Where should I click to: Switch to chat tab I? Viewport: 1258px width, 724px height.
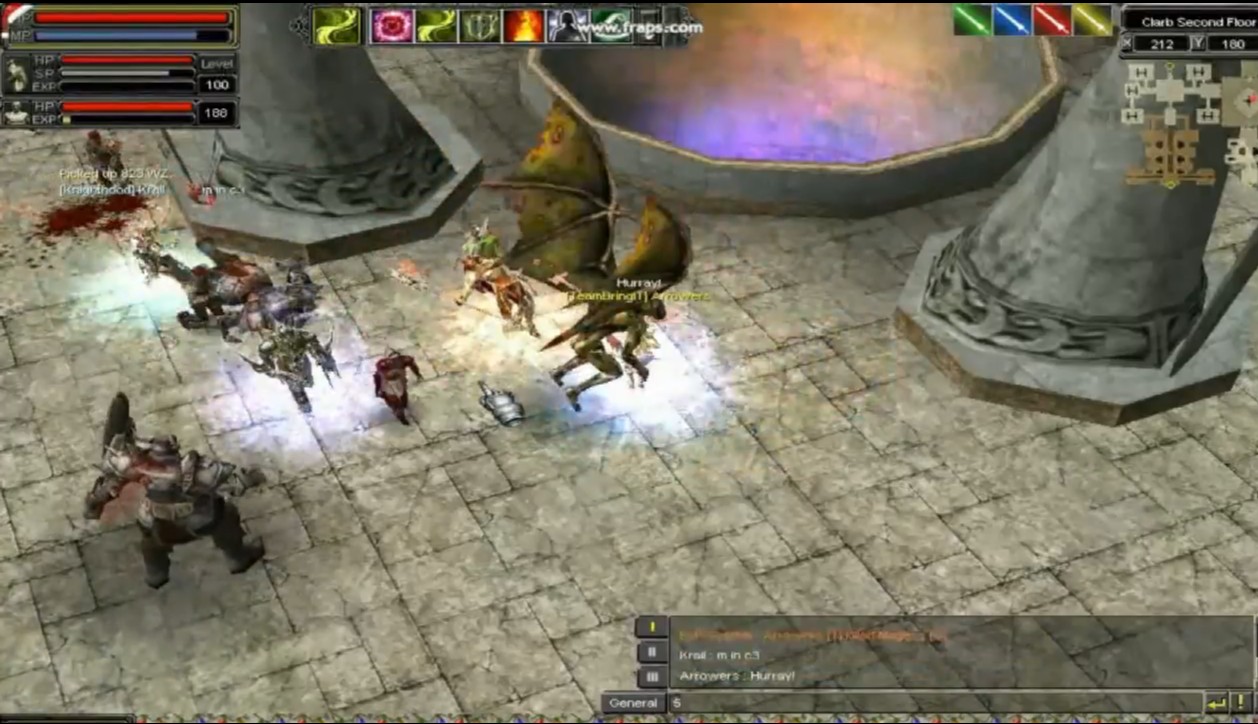pyautogui.click(x=651, y=627)
